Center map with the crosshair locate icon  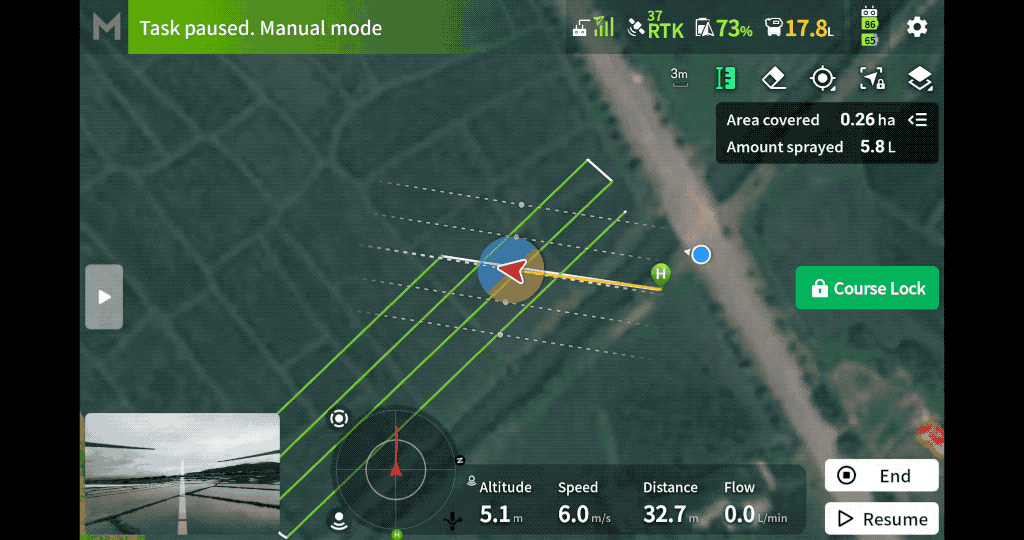pyautogui.click(x=822, y=78)
